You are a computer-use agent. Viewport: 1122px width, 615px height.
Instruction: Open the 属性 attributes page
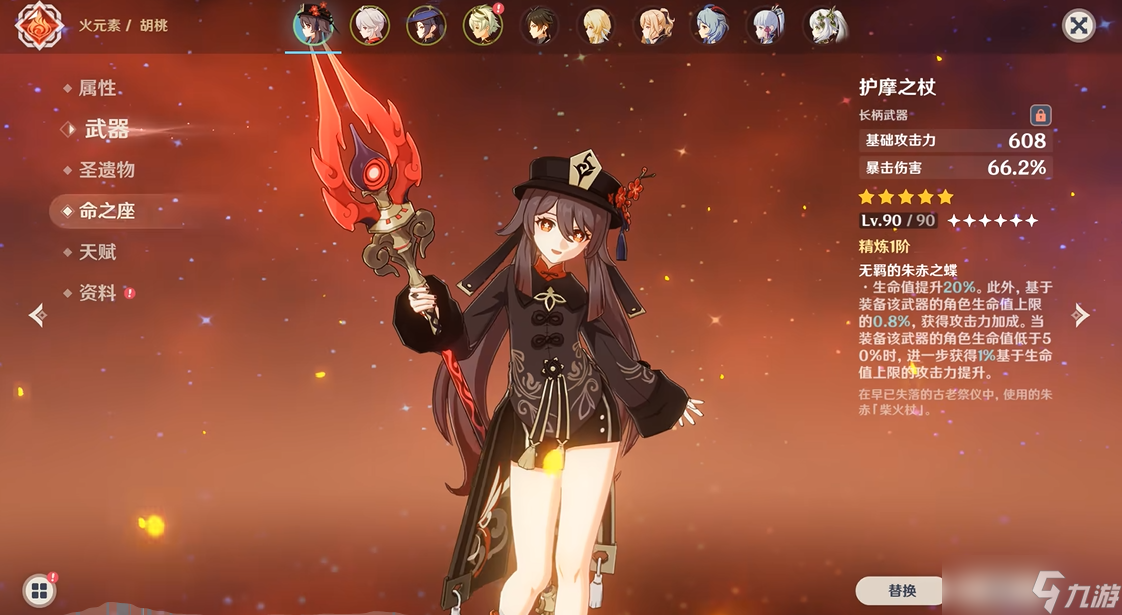click(x=97, y=88)
